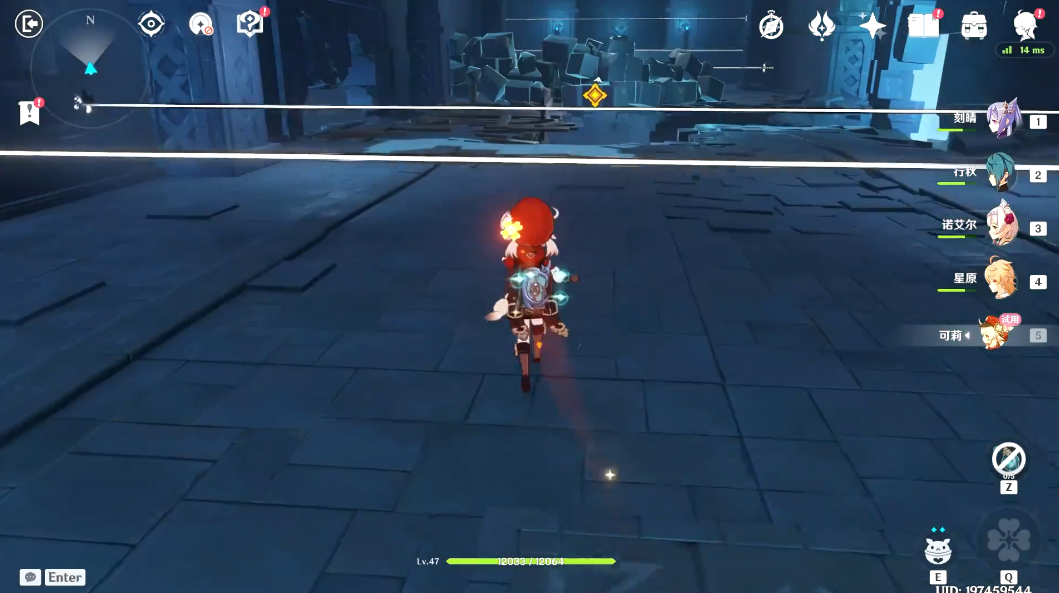Image resolution: width=1059 pixels, height=593 pixels.
Task: Click the exit door icon to leave
Action: click(29, 23)
